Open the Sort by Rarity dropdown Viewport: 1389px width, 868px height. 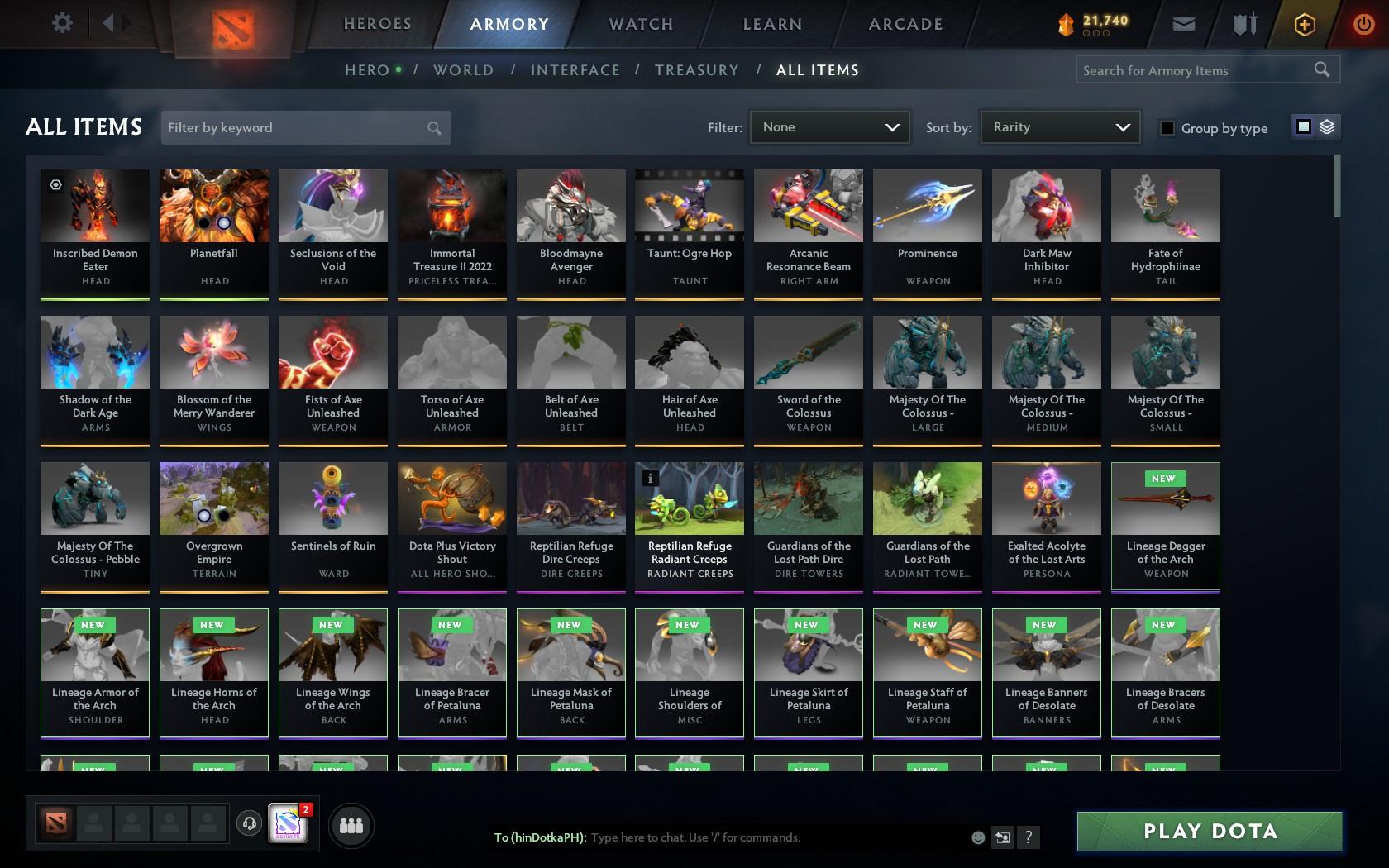[1059, 127]
